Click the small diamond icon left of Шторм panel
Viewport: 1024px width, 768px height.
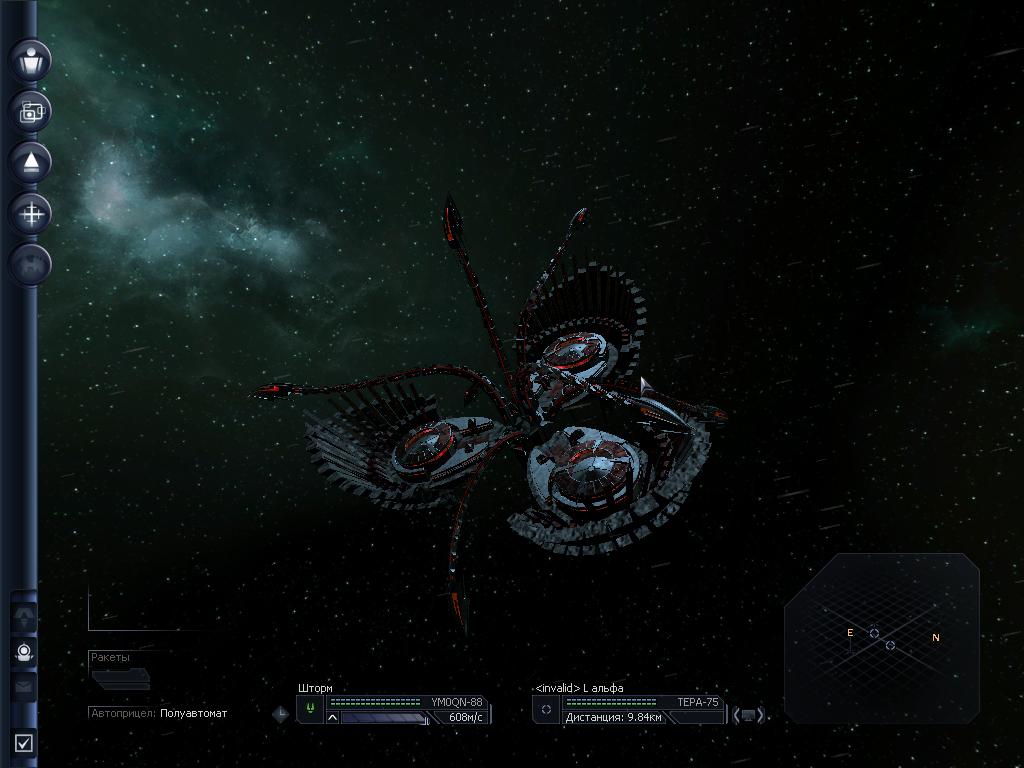tap(281, 714)
